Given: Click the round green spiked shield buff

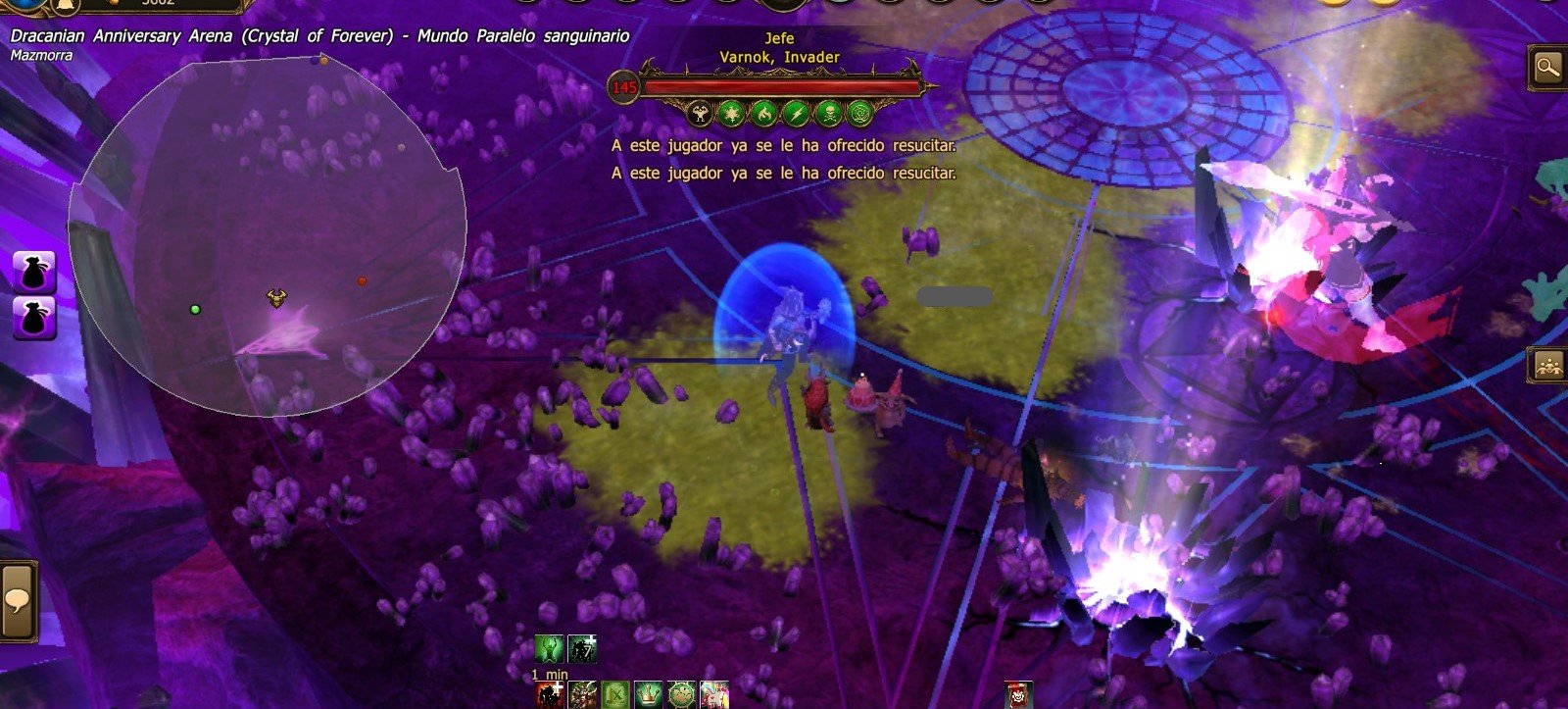Looking at the screenshot, I should [681, 695].
